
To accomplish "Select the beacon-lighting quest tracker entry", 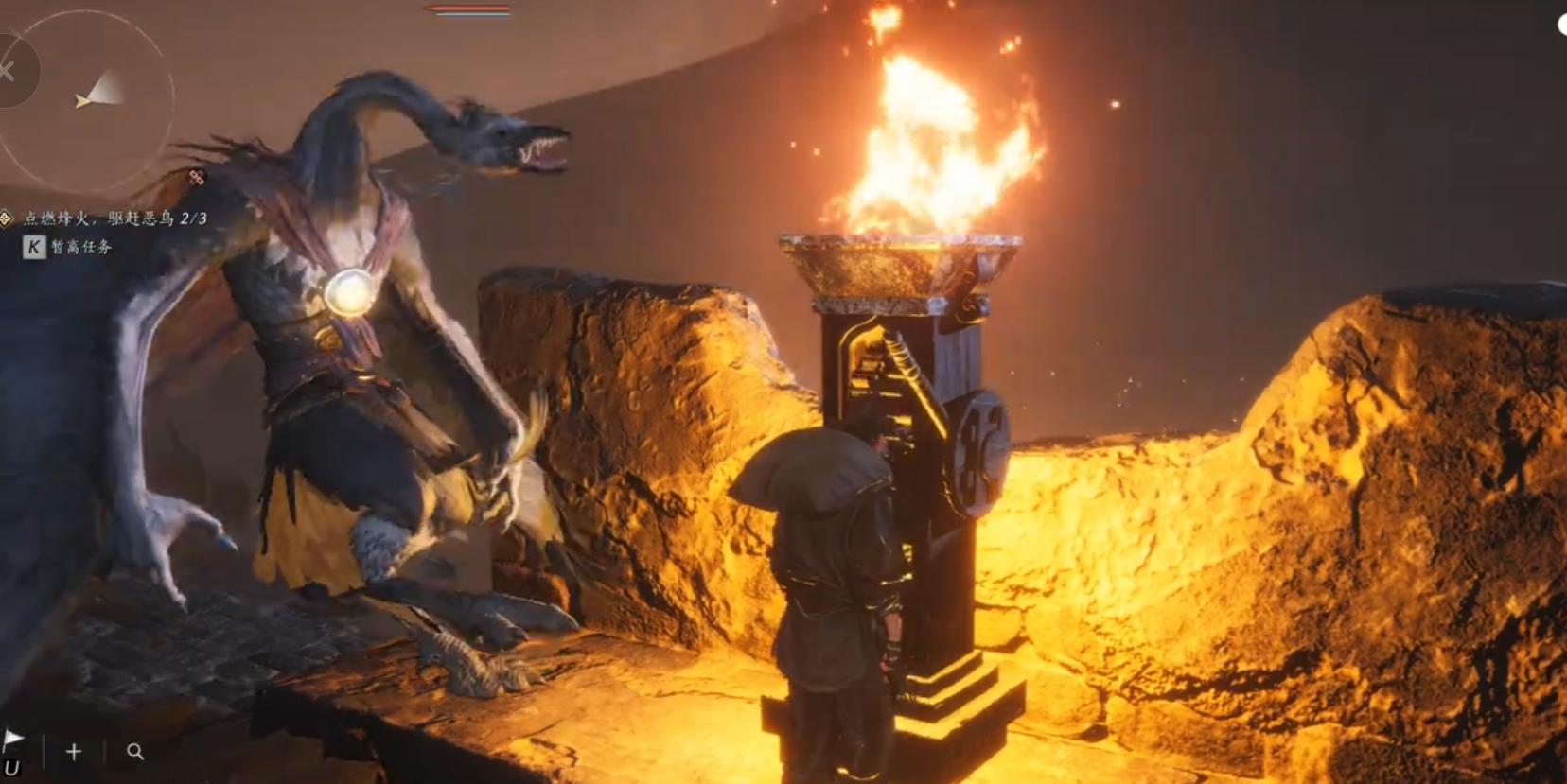I will 114,218.
